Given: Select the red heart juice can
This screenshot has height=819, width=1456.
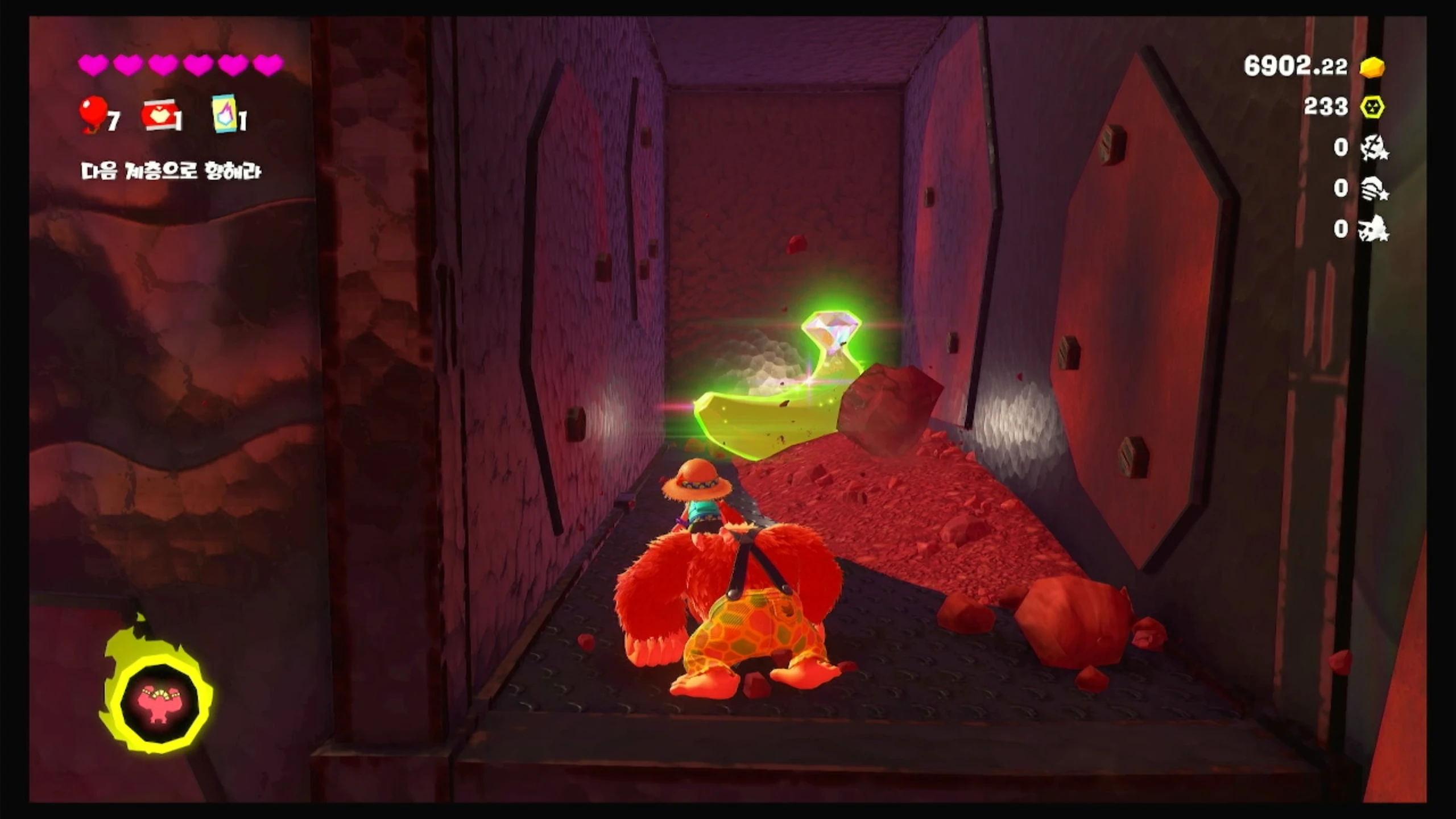Looking at the screenshot, I should pos(160,117).
